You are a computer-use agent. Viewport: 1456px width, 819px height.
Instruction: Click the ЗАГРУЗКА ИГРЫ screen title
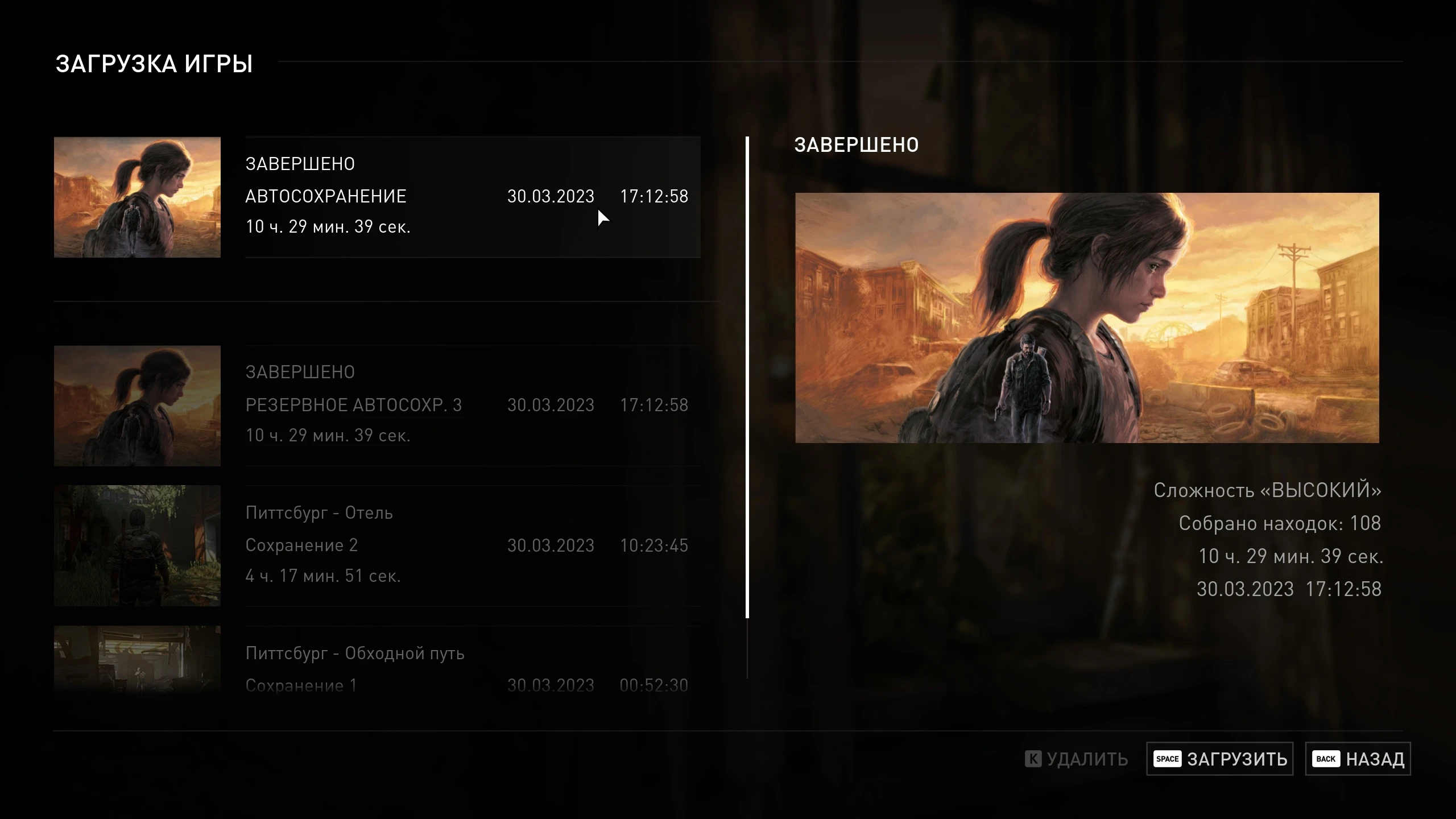tap(154, 64)
